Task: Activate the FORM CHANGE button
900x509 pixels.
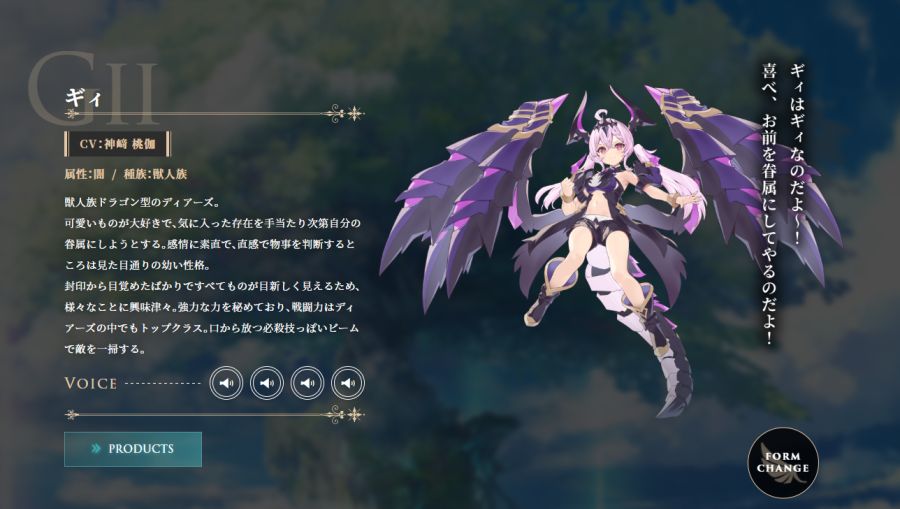Action: click(x=783, y=462)
